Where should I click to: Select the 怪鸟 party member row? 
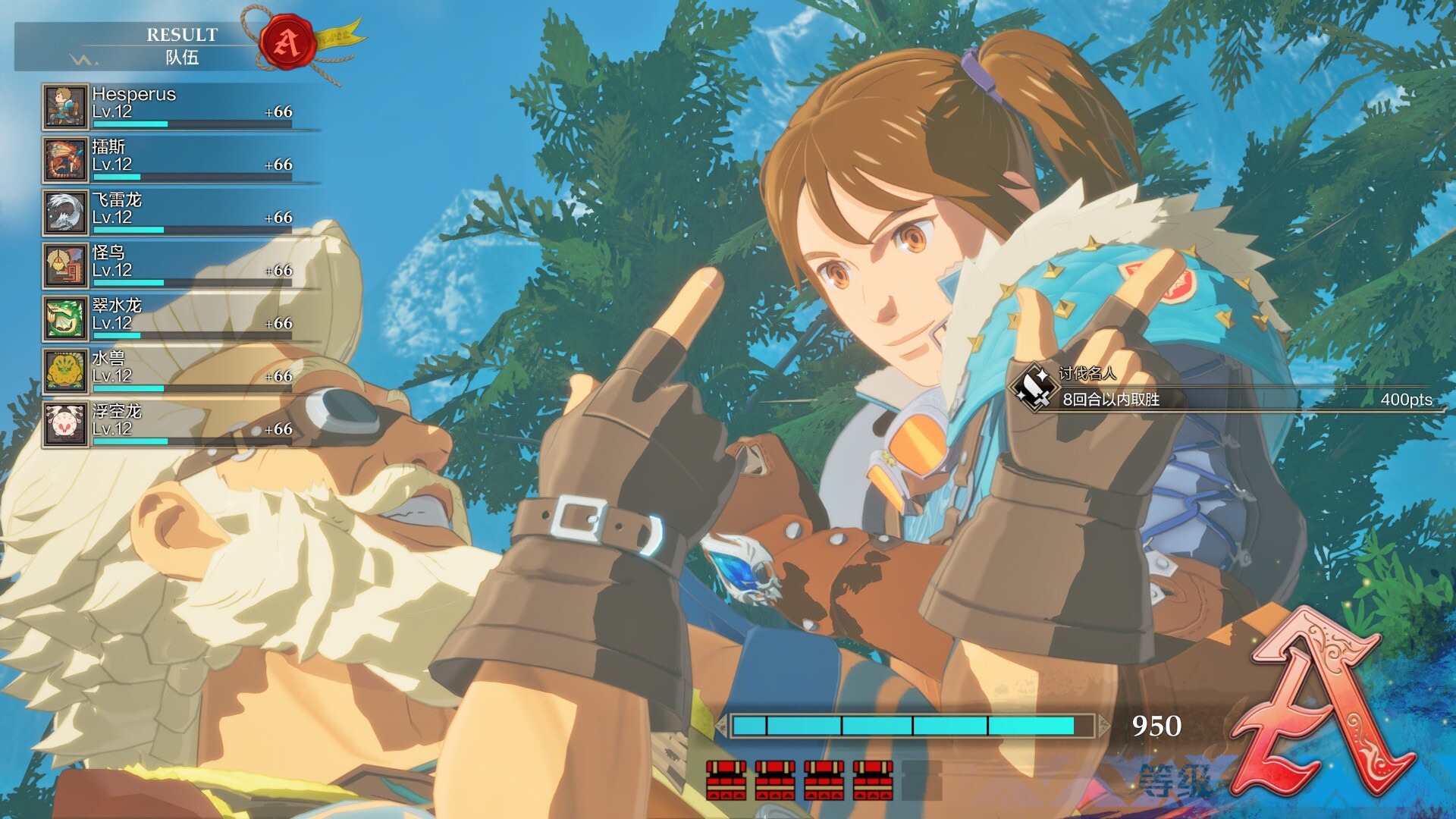[180, 265]
